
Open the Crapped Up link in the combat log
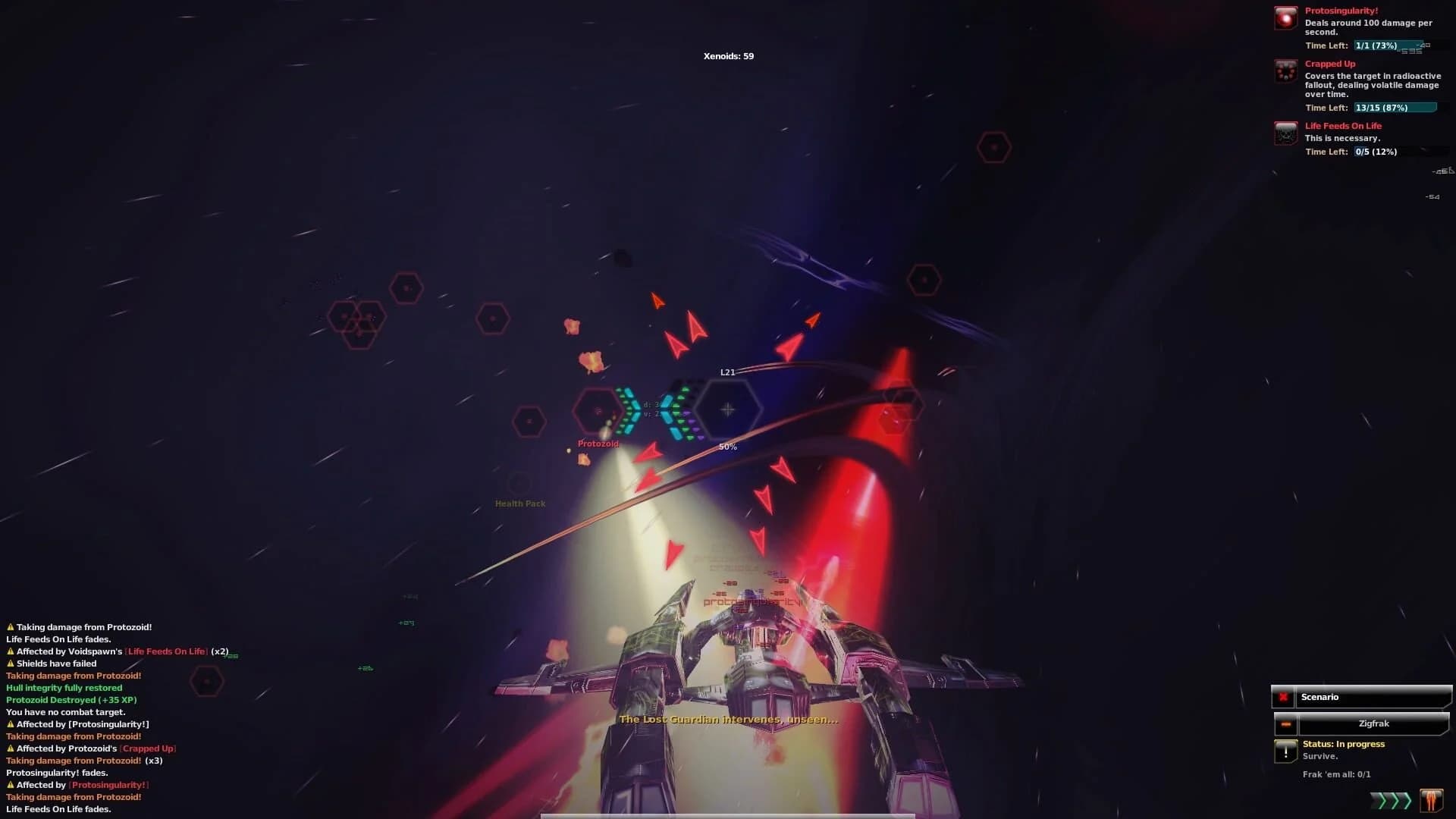pyautogui.click(x=149, y=748)
